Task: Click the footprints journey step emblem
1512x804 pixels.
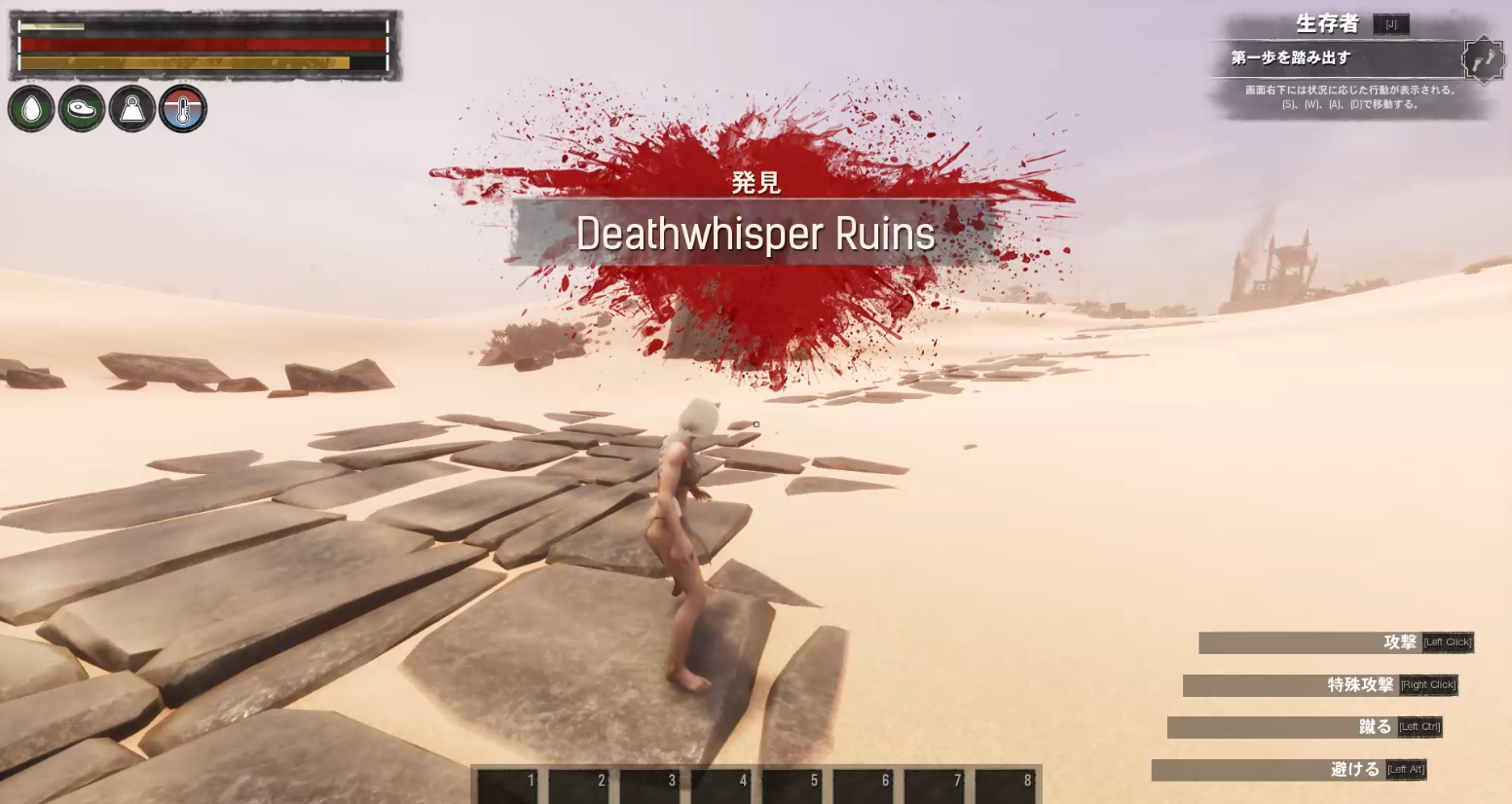Action: [1485, 56]
